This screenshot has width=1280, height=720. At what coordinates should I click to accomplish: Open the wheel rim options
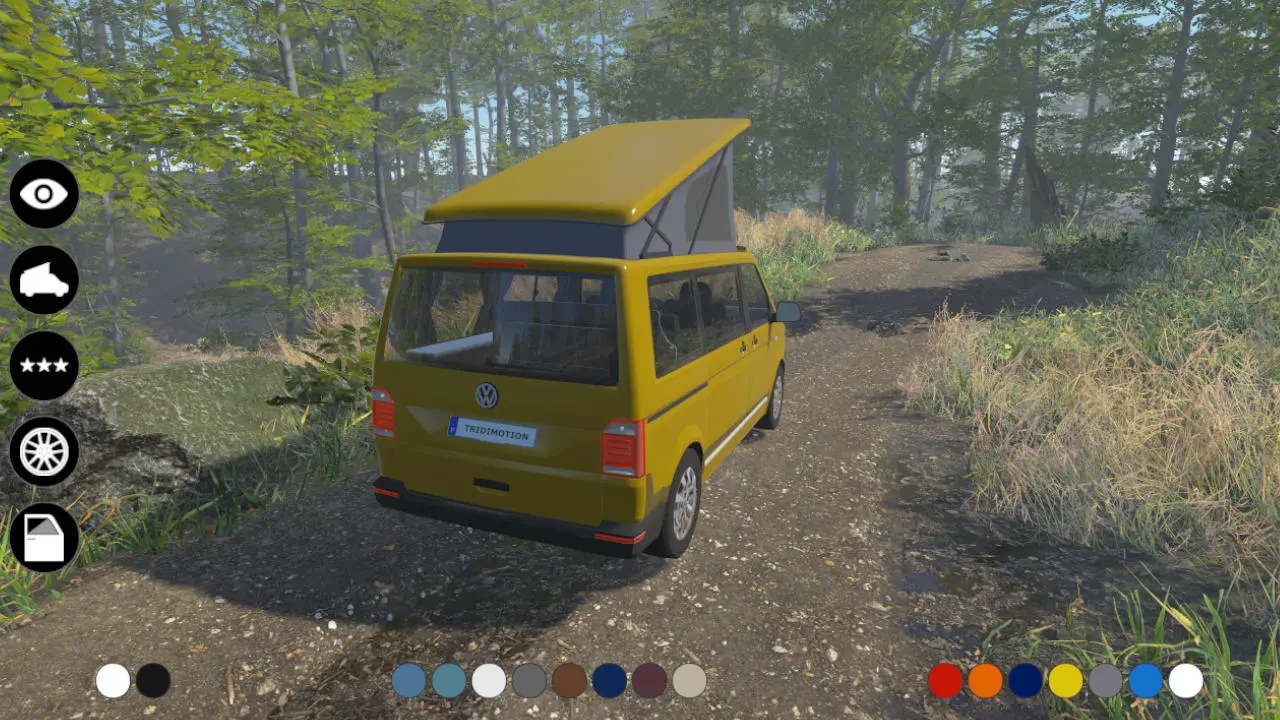44,452
